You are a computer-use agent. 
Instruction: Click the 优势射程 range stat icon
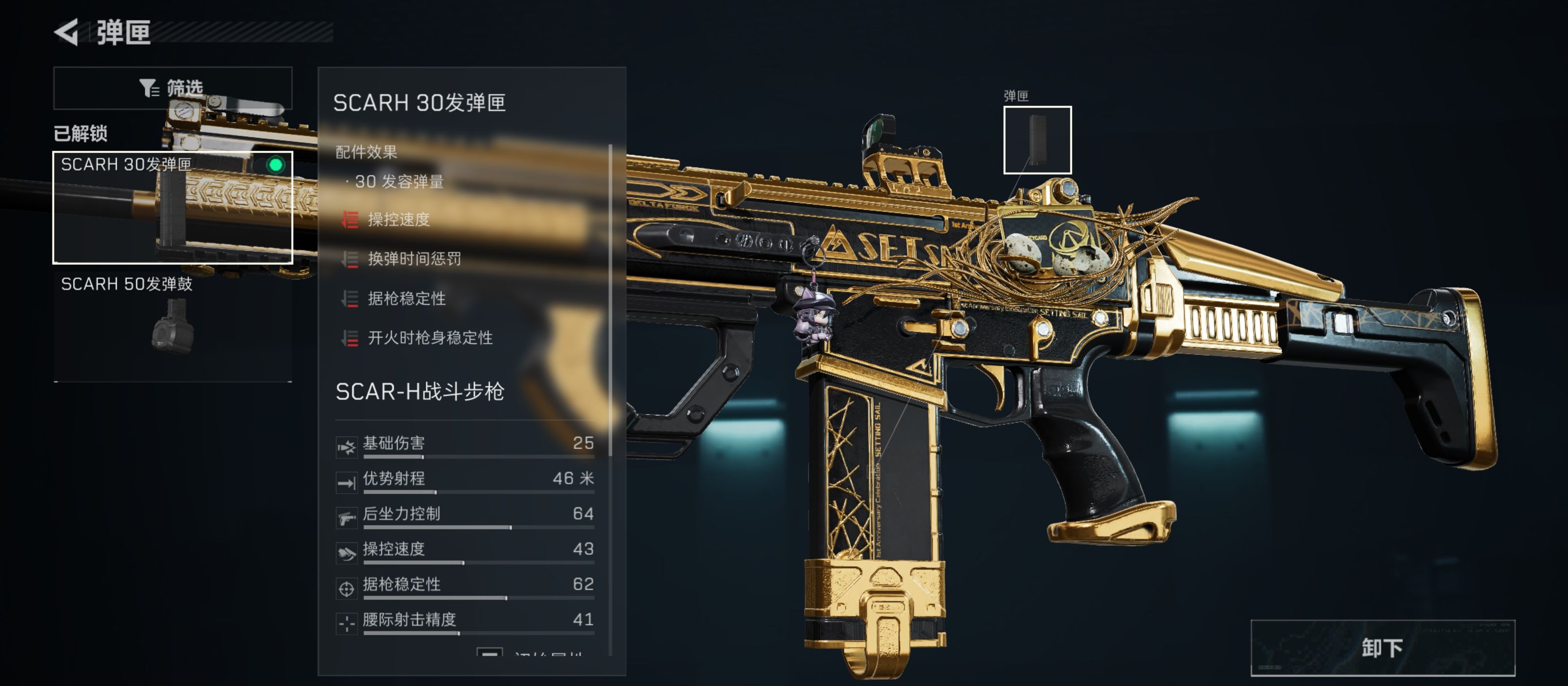pos(347,480)
